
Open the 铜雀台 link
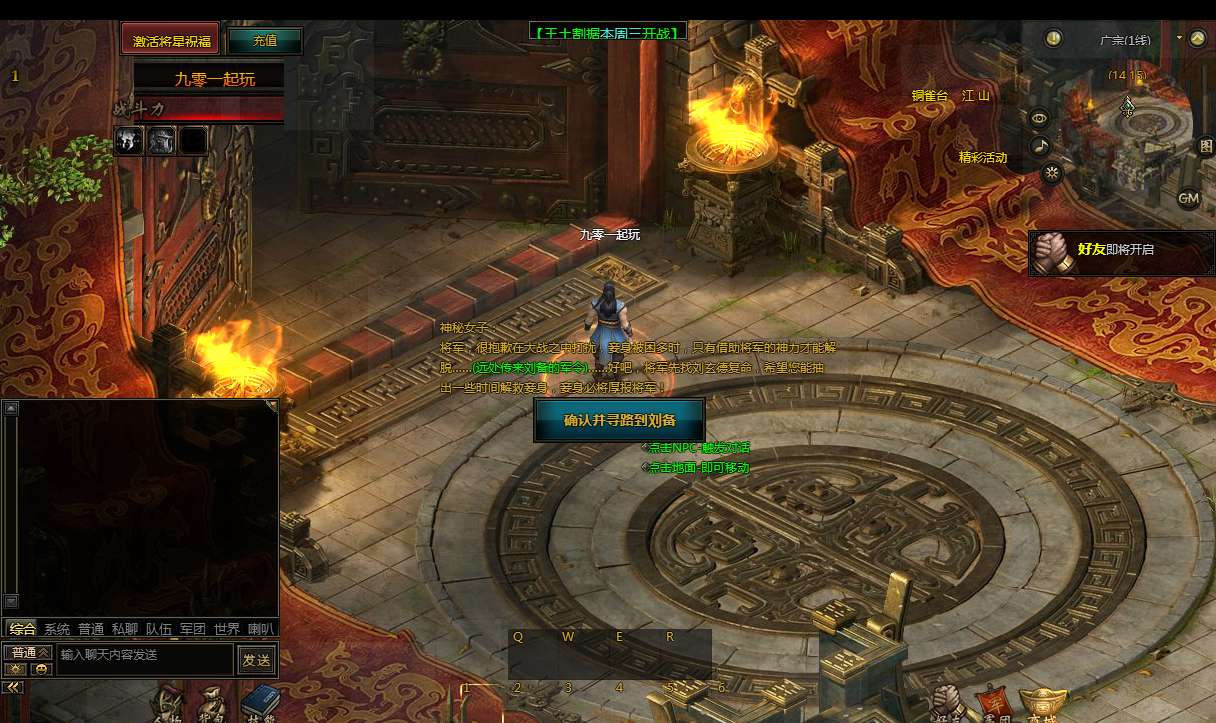pyautogui.click(x=929, y=96)
